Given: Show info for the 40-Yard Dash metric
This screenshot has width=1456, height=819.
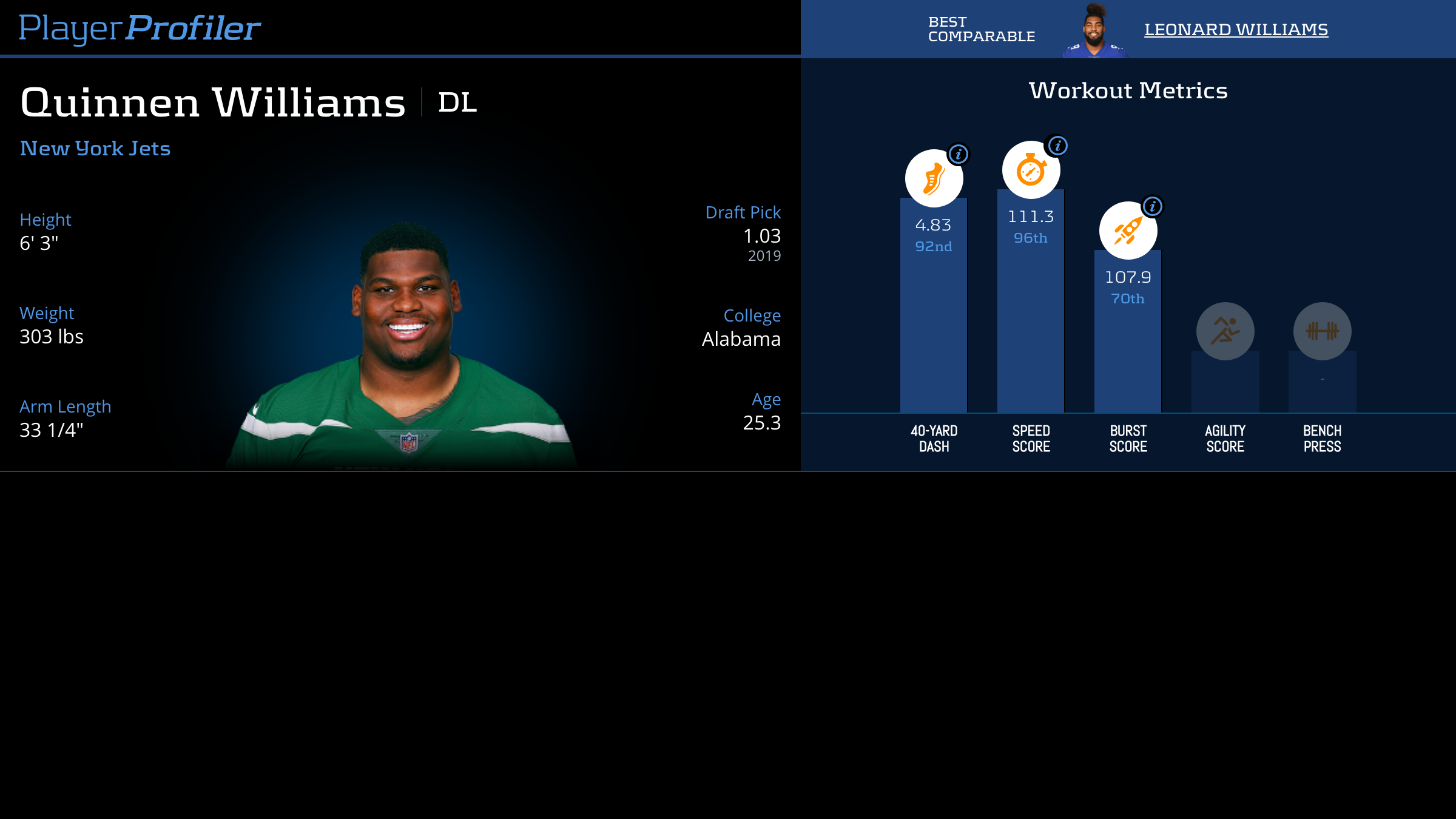Looking at the screenshot, I should click(x=959, y=154).
